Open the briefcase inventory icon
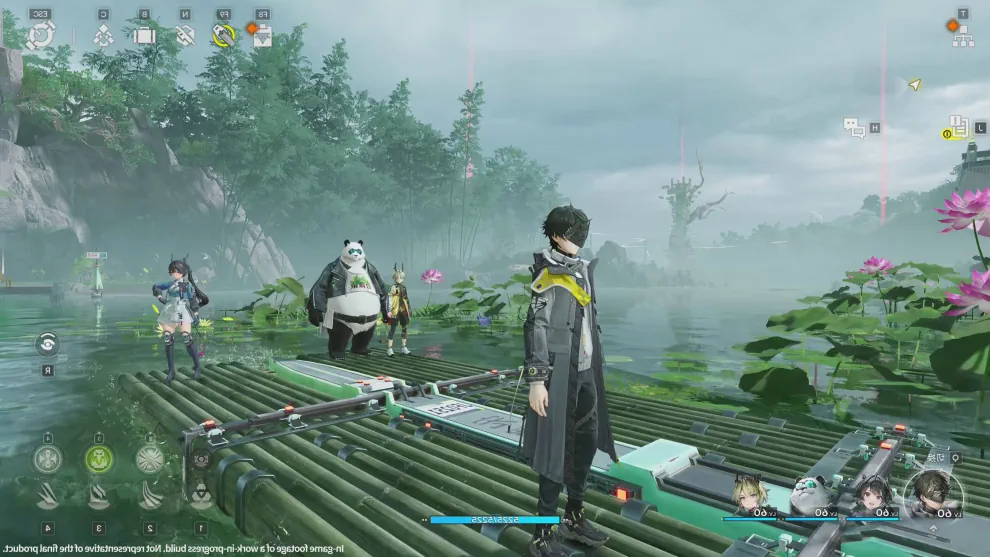This screenshot has height=557, width=990. 144,36
